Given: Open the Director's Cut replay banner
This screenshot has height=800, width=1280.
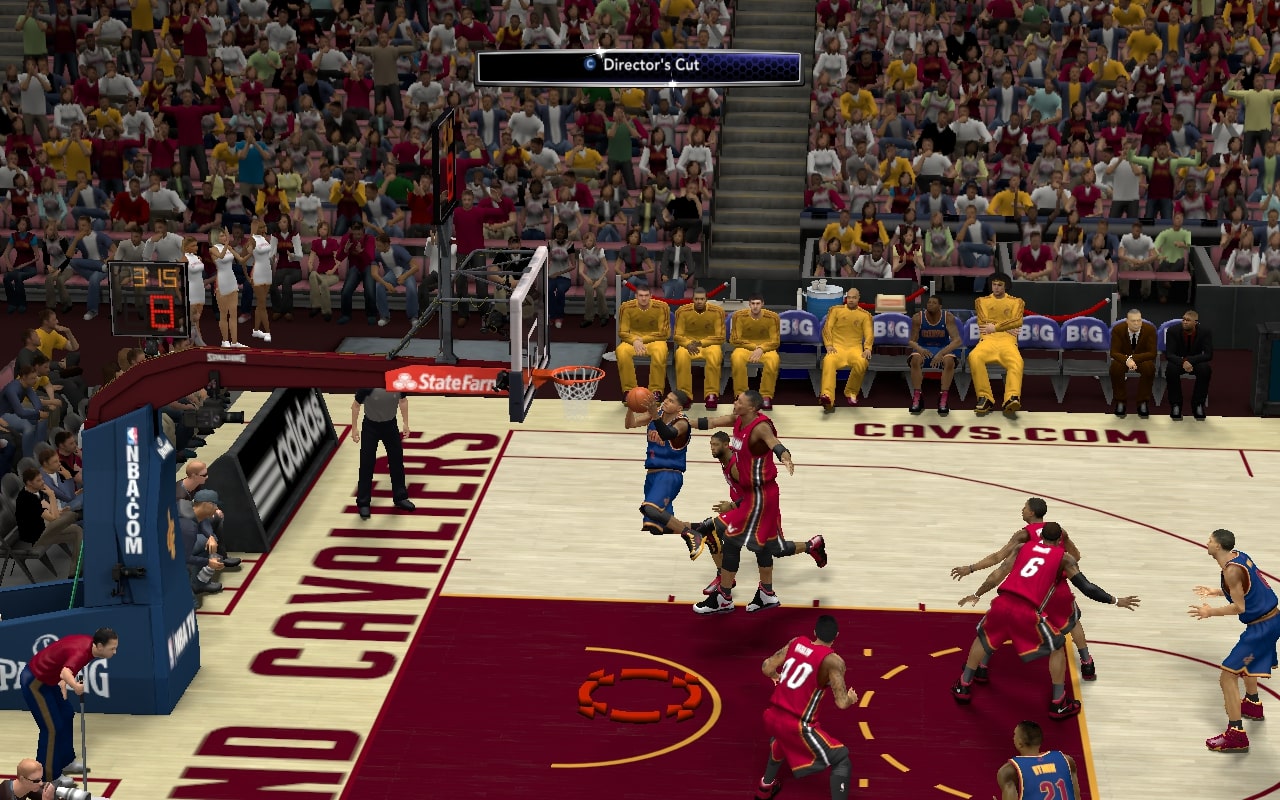Looking at the screenshot, I should point(638,63).
